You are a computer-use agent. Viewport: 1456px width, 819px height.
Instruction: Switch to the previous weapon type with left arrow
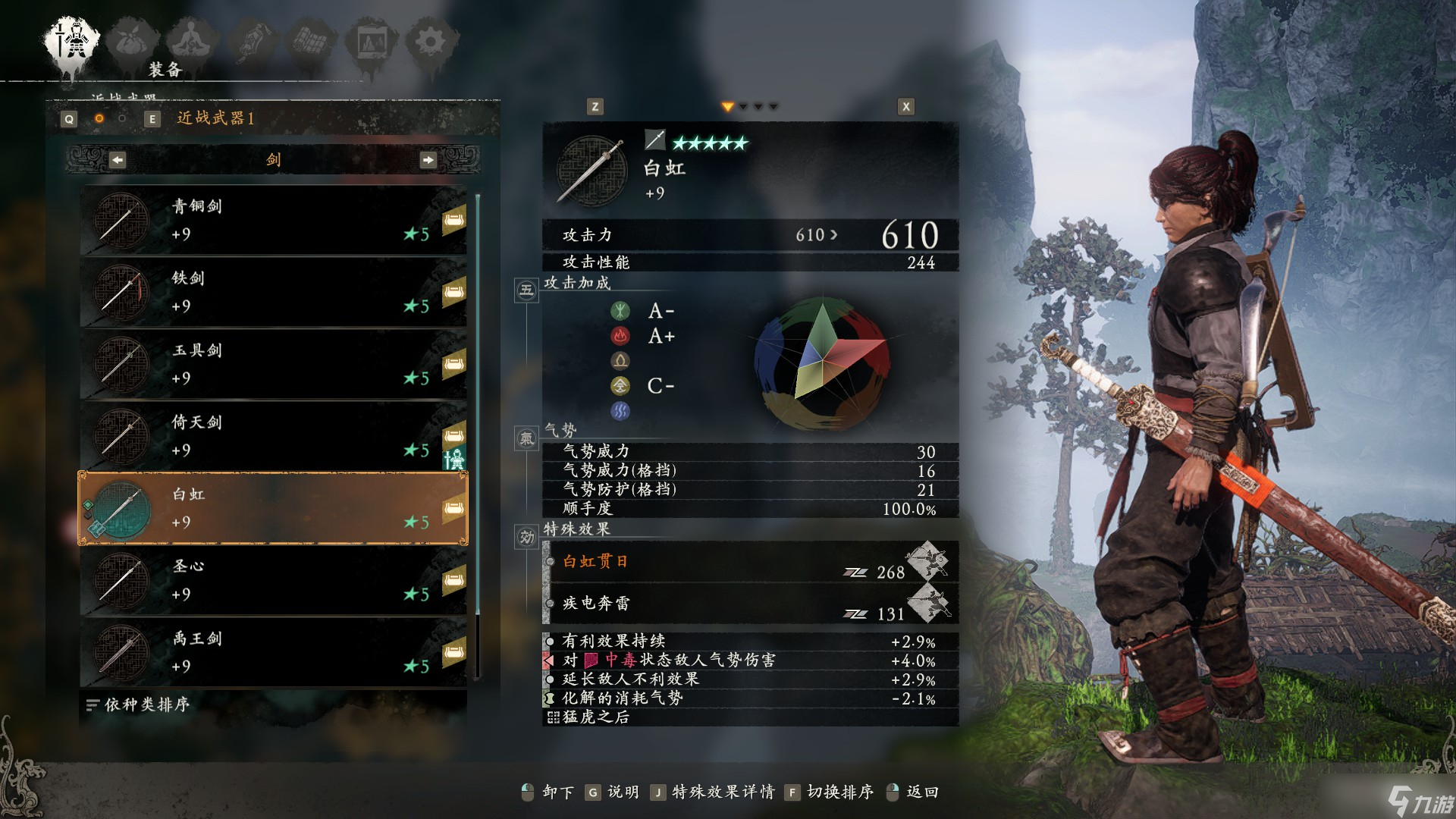[118, 160]
